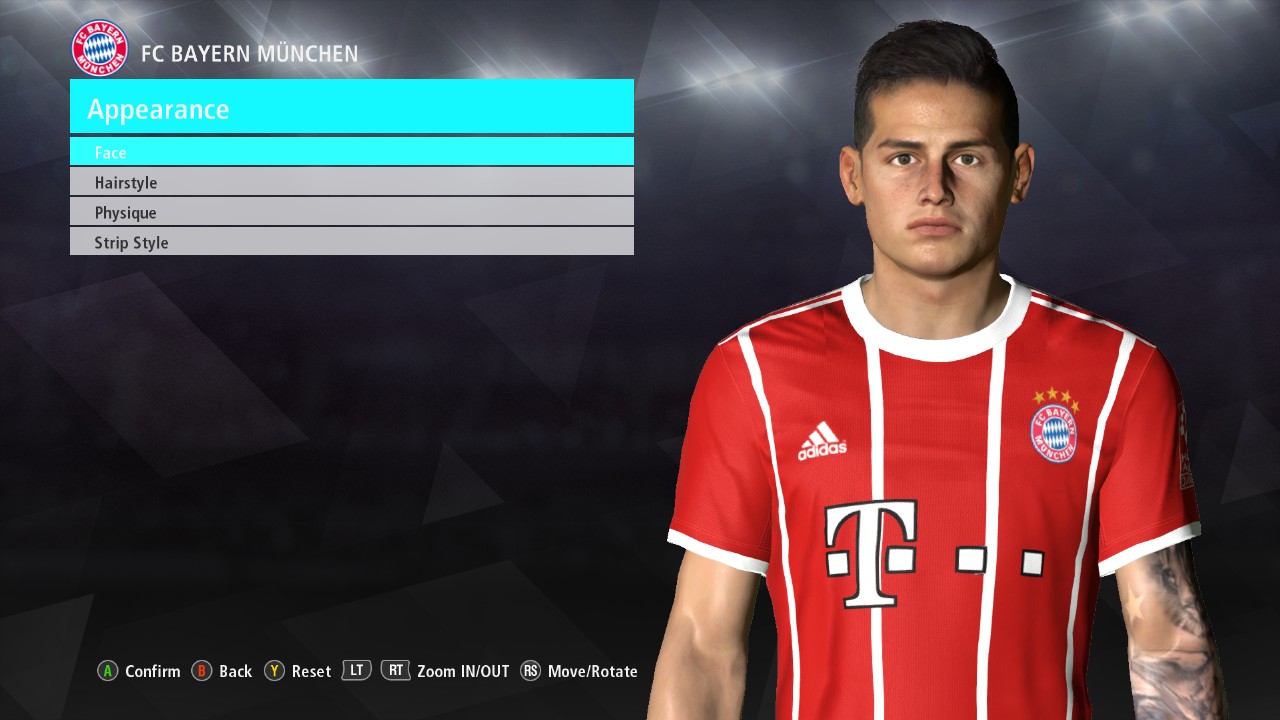The width and height of the screenshot is (1280, 720).
Task: Click the Zoom IN/OUT label
Action: coord(464,671)
